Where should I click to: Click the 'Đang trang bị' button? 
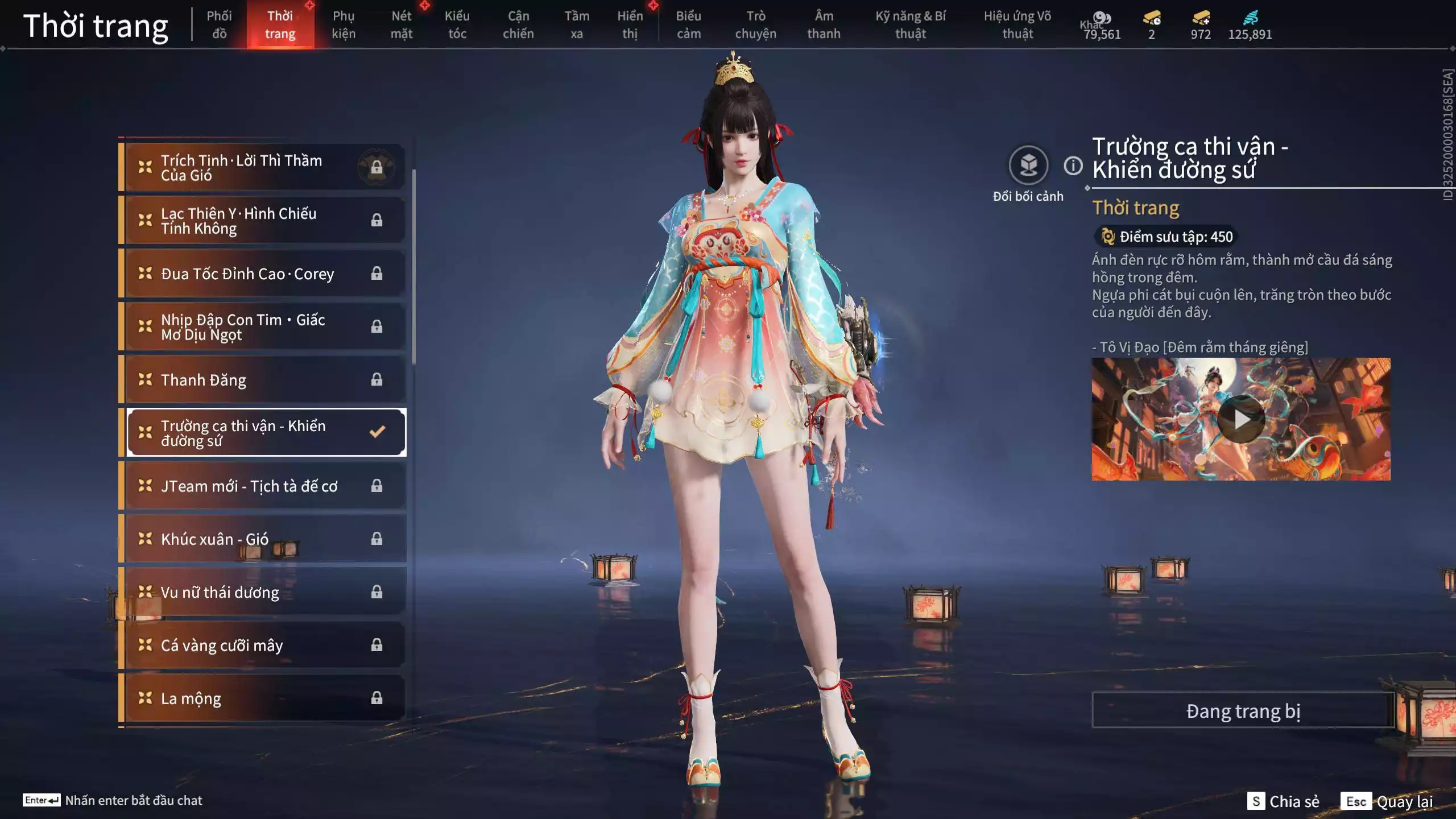[1242, 710]
